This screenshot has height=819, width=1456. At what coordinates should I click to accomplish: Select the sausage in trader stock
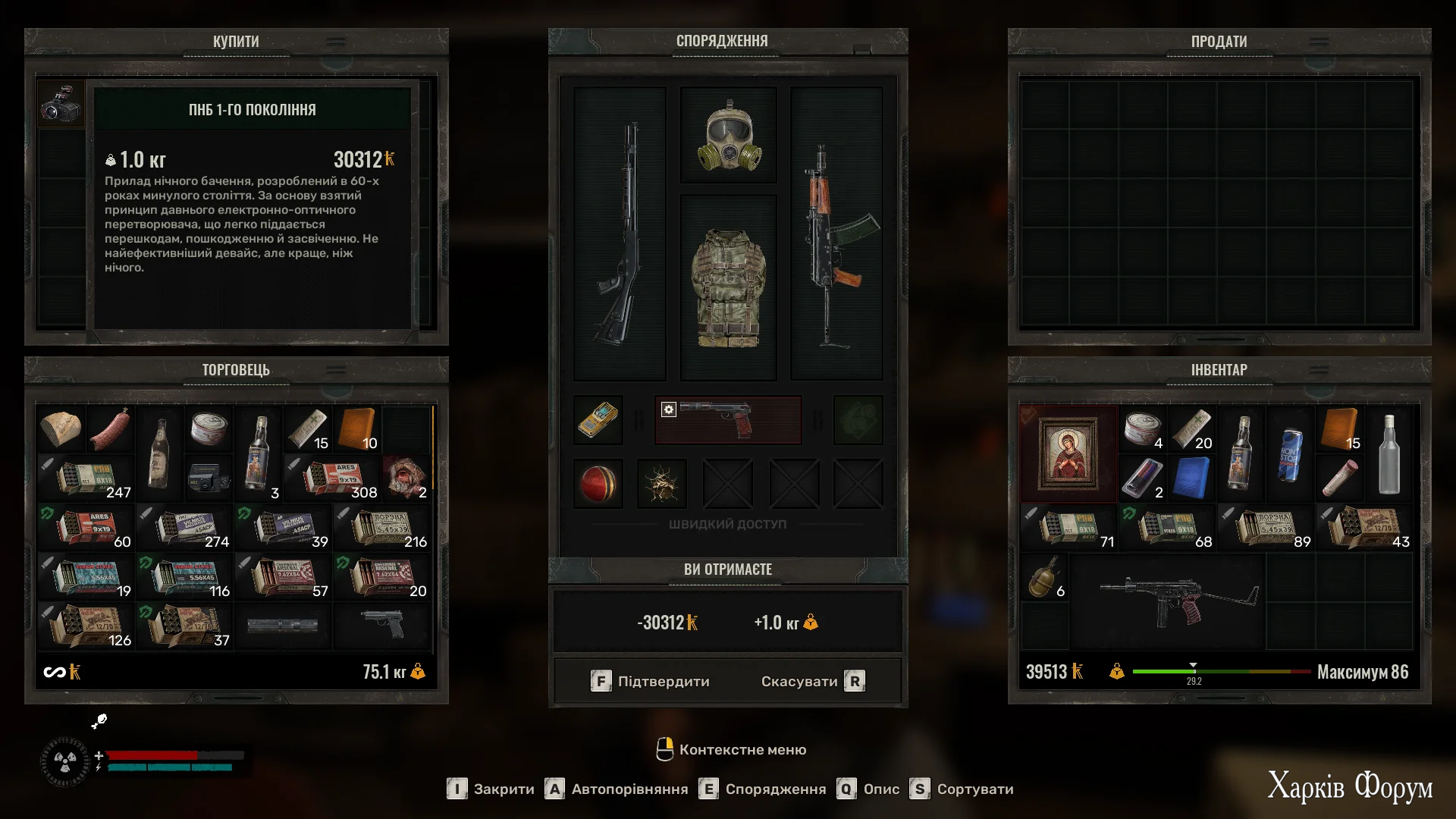[110, 428]
